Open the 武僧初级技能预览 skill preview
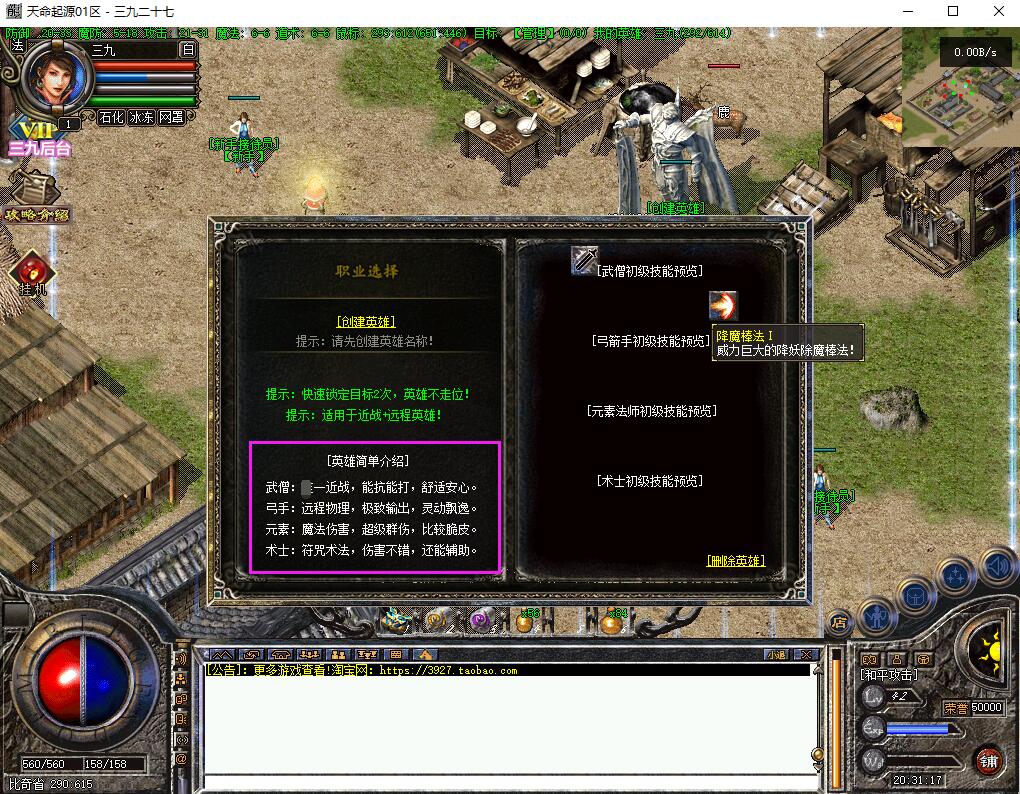1020x794 pixels. click(x=650, y=271)
